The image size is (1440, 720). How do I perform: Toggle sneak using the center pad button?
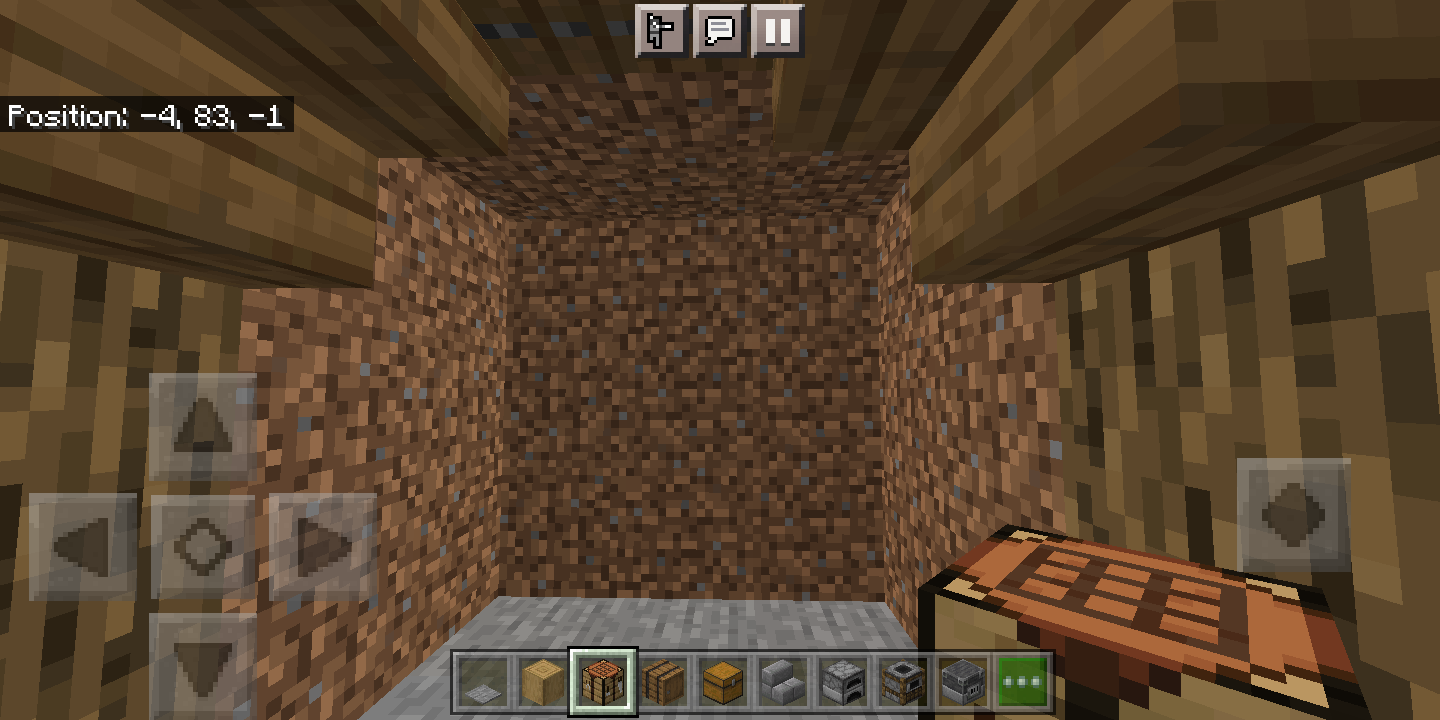tap(203, 545)
